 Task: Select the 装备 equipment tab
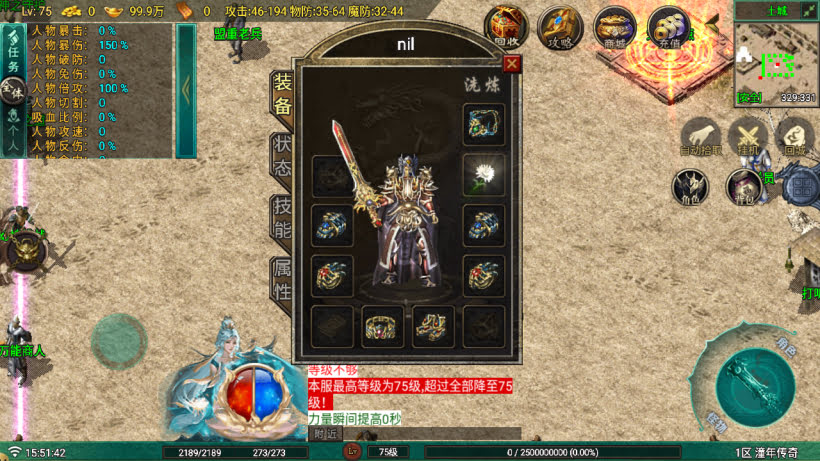(x=283, y=94)
